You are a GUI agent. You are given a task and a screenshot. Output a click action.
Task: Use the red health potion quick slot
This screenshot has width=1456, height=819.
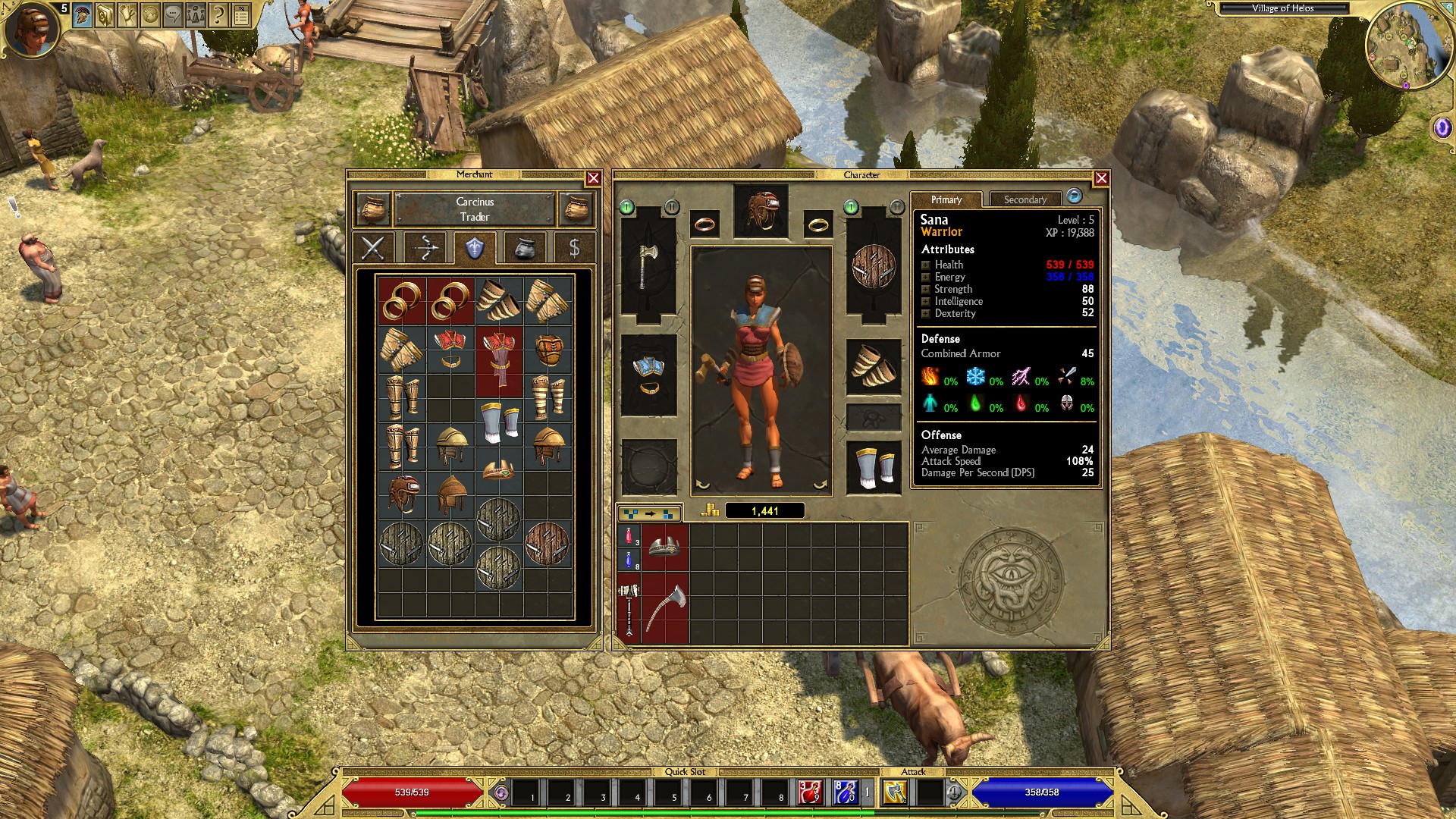tap(810, 792)
